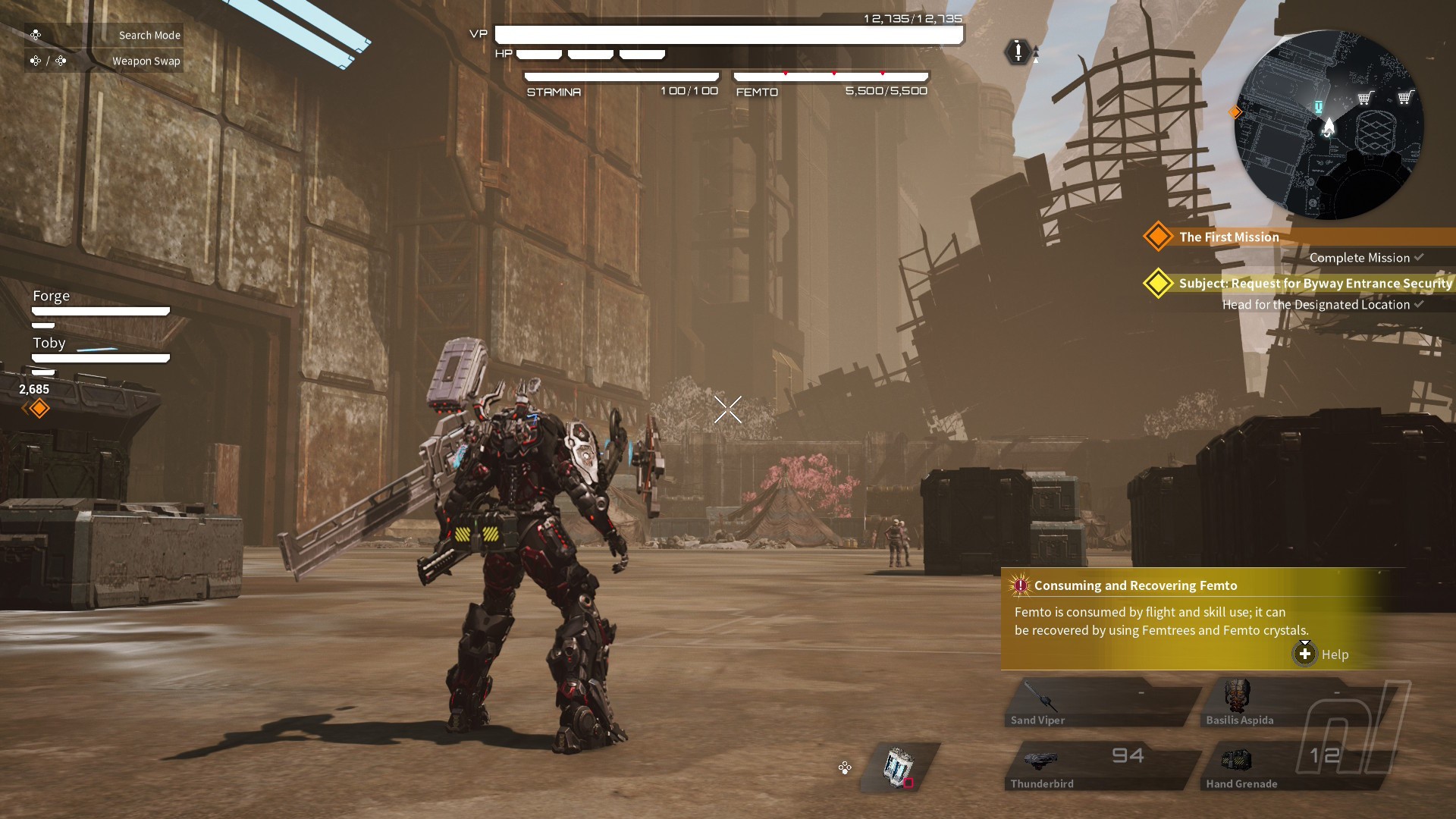Image resolution: width=1456 pixels, height=819 pixels.
Task: Select squad member Toby
Action: pos(50,344)
